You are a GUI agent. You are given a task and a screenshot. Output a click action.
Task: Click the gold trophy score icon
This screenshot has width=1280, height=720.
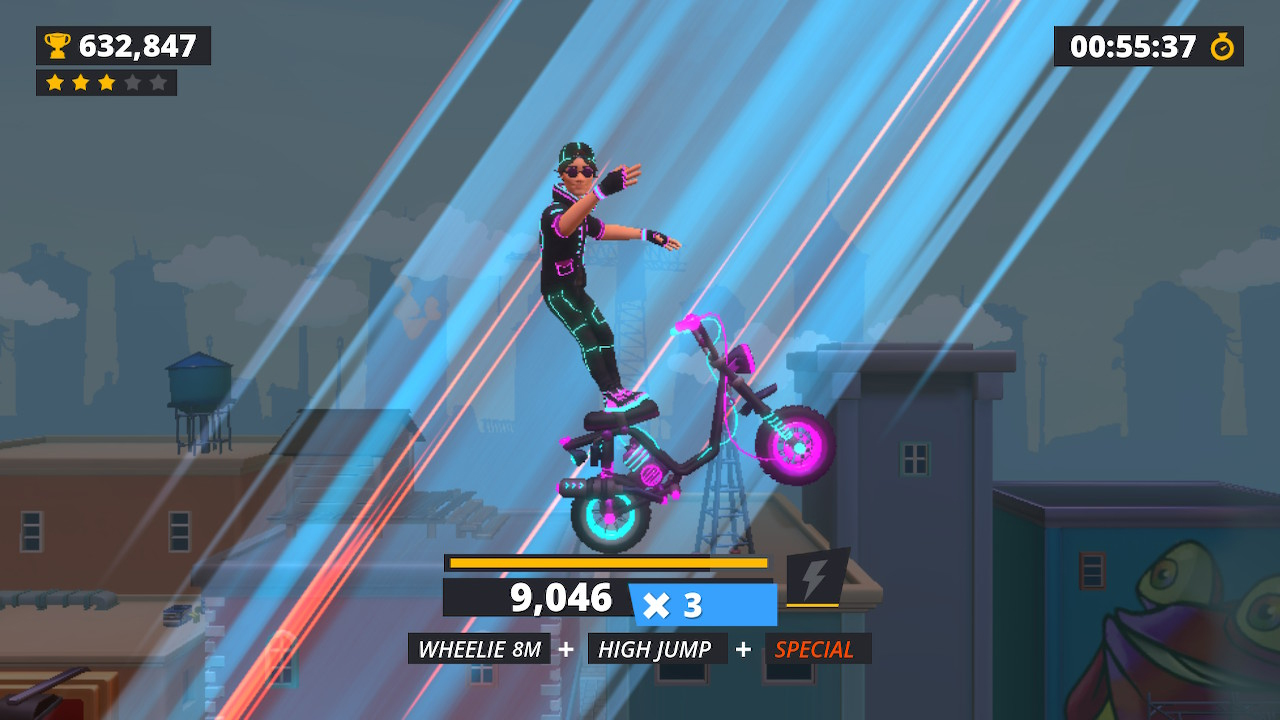coord(57,45)
